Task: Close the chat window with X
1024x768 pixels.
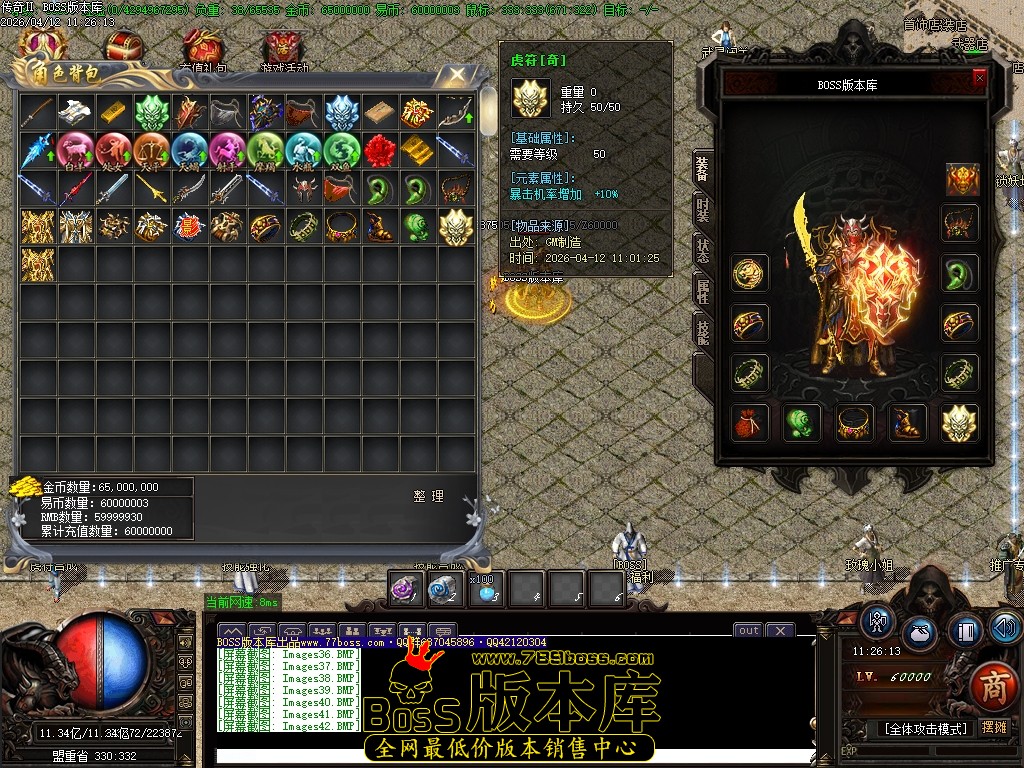Action: tap(779, 630)
